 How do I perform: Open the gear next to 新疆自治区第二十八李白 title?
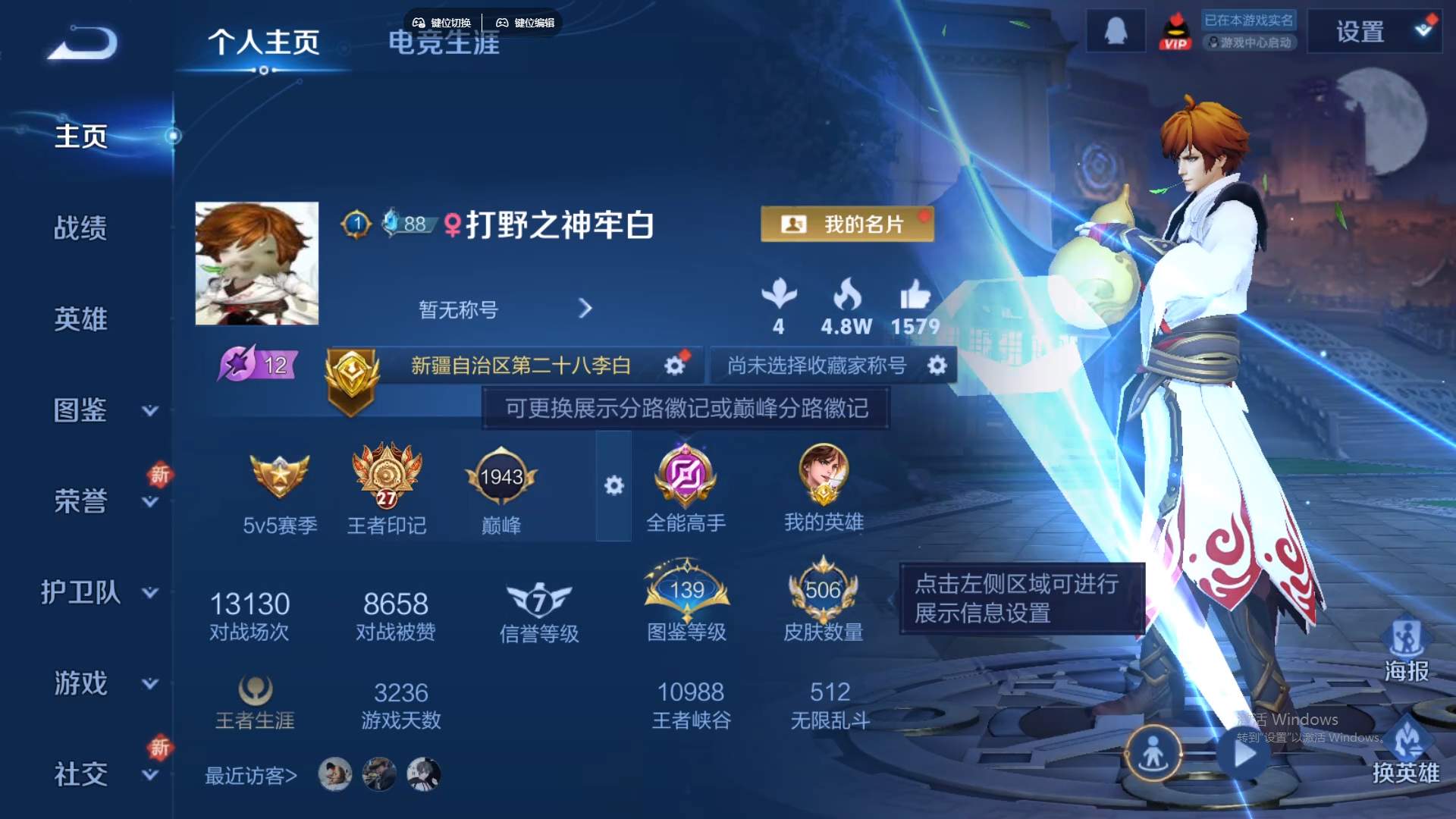[x=673, y=365]
